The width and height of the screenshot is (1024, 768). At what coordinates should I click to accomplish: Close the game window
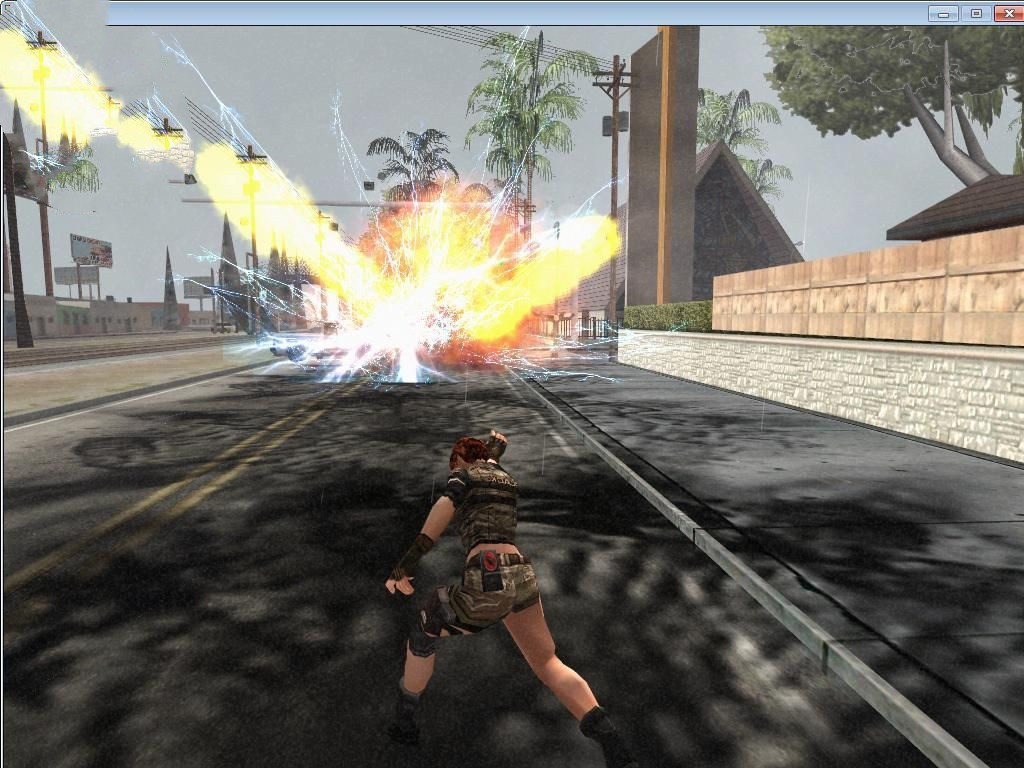tap(1007, 13)
